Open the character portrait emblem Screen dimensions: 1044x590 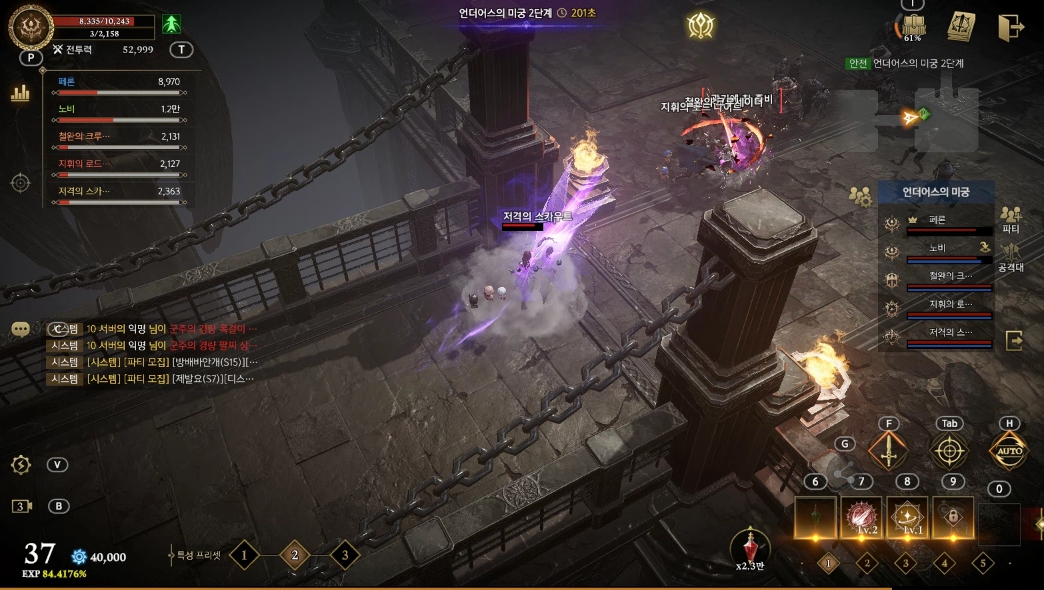click(30, 27)
